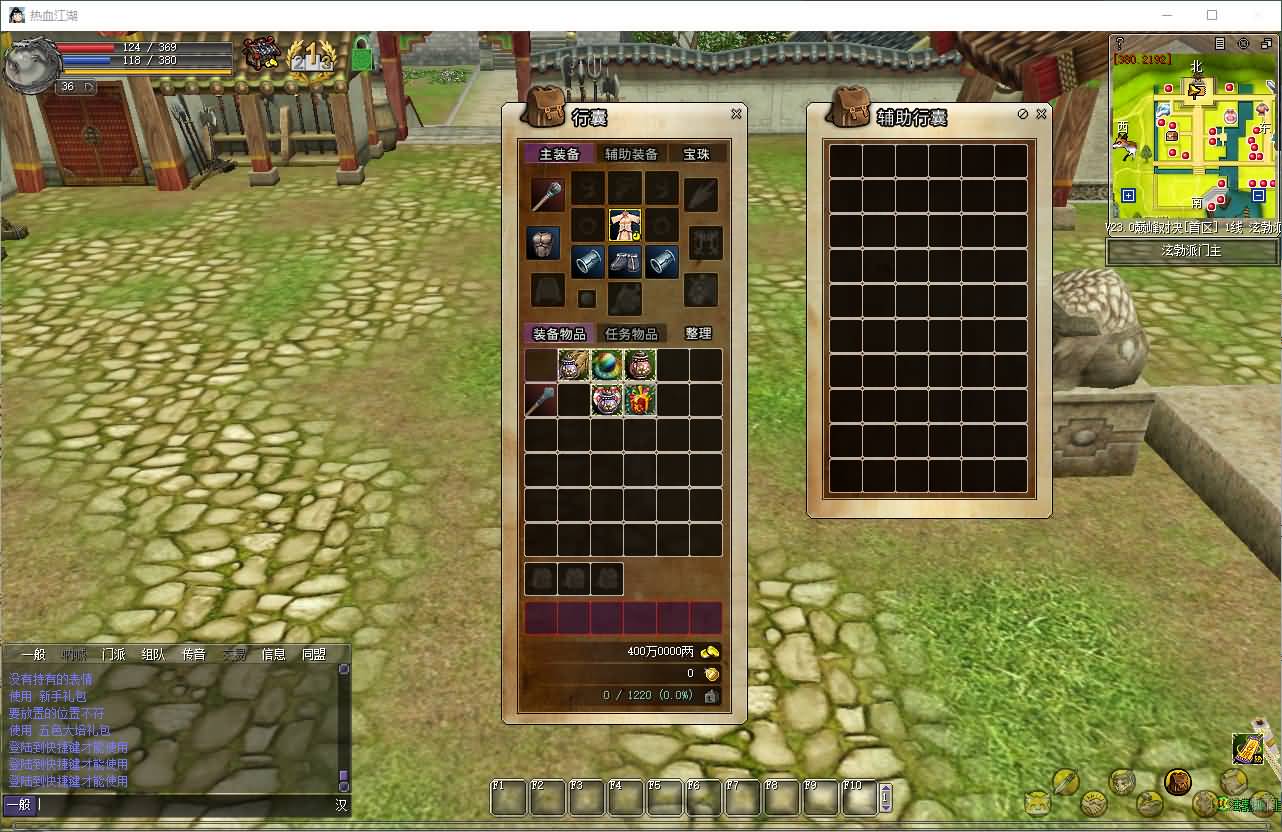Viewport: 1282px width, 832px height.
Task: Zoom in the minimap with plus button
Action: [x=1128, y=196]
